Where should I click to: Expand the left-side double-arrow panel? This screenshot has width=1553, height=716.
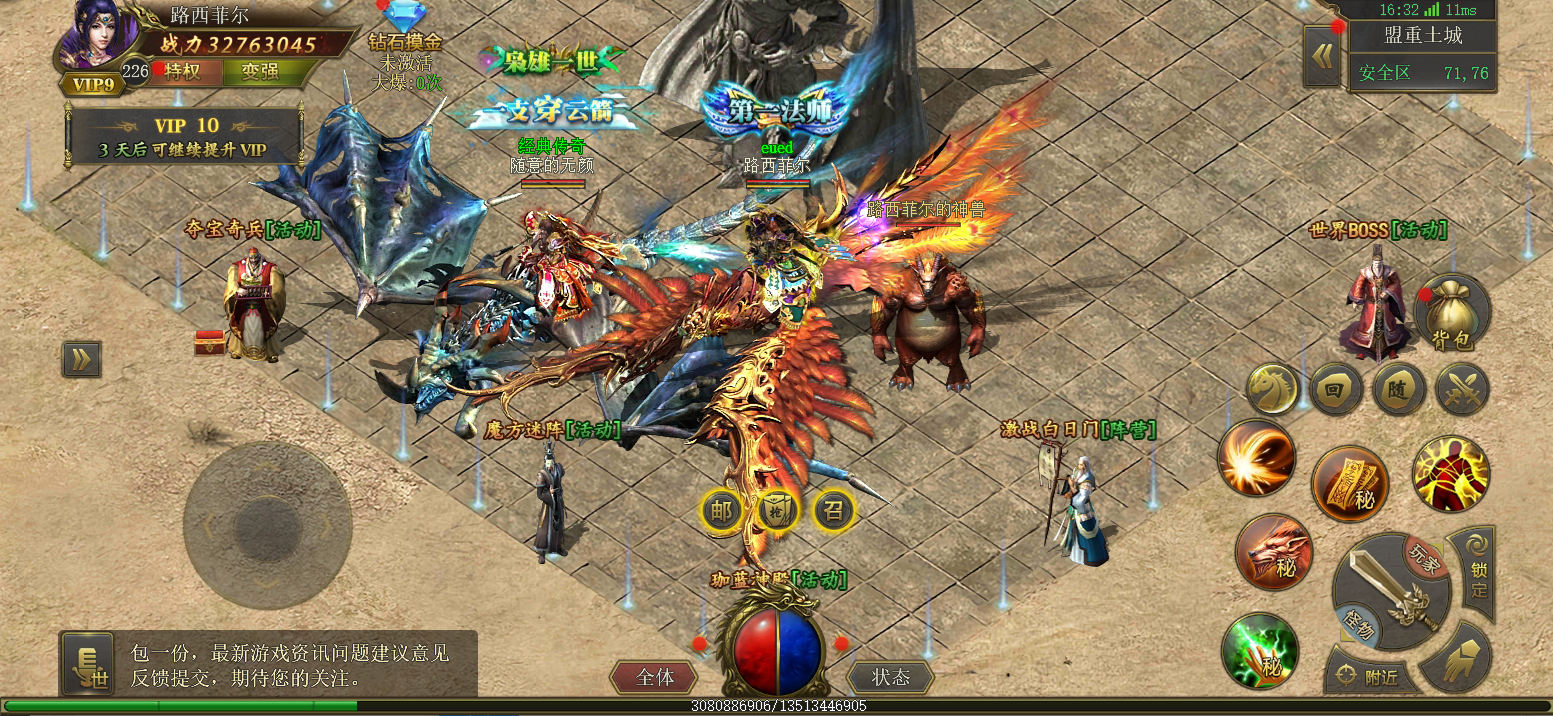[x=81, y=359]
